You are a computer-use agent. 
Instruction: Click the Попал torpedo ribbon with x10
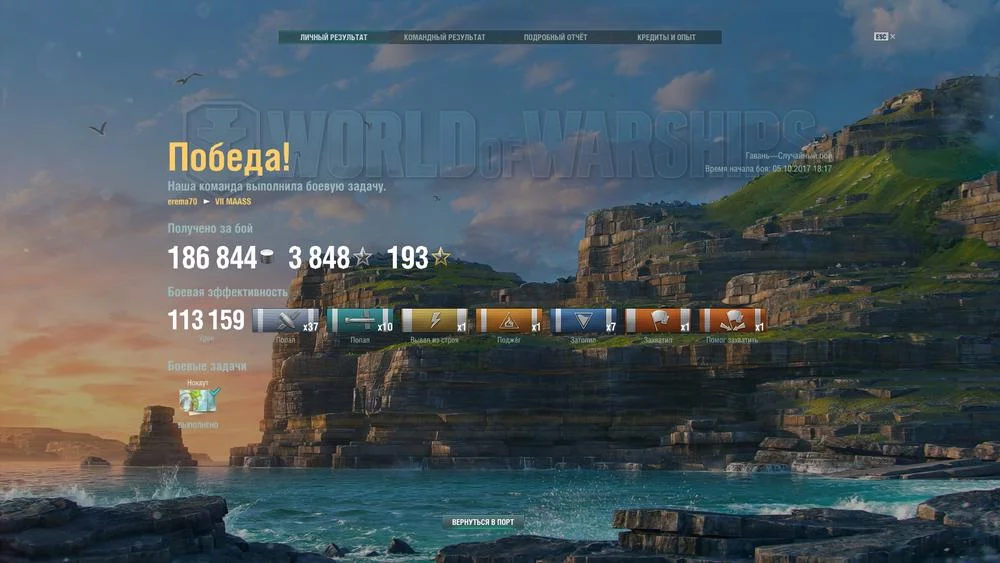pyautogui.click(x=360, y=321)
